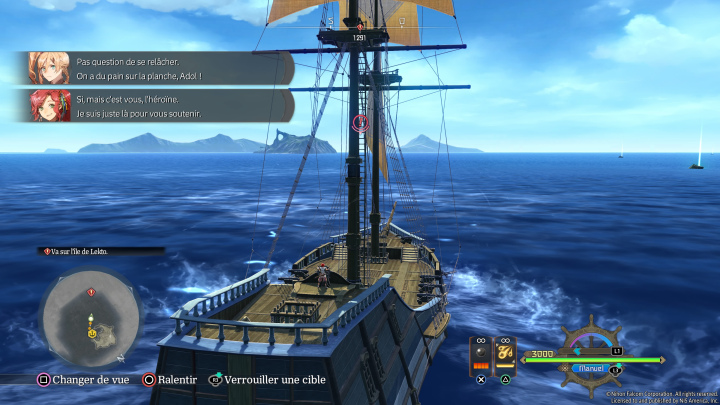Select the cannonball ammo slot
The height and width of the screenshot is (405, 720).
pyautogui.click(x=481, y=354)
